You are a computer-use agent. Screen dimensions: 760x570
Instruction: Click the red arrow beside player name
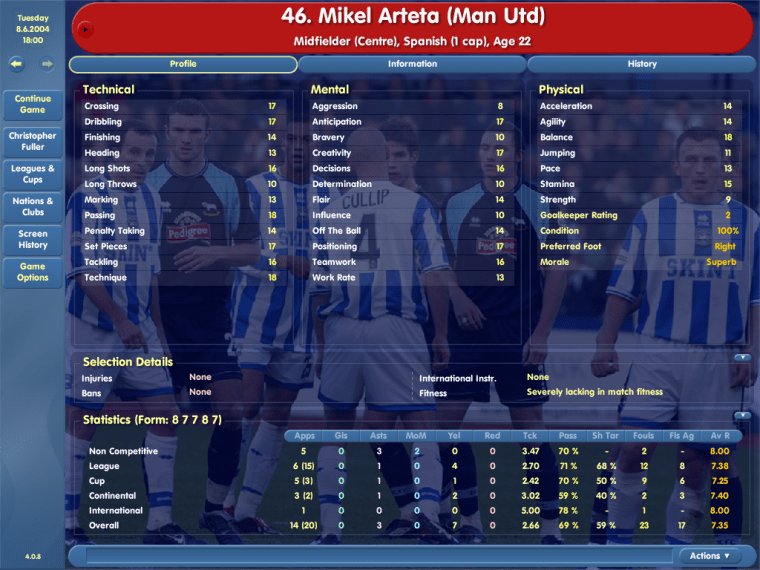86,29
